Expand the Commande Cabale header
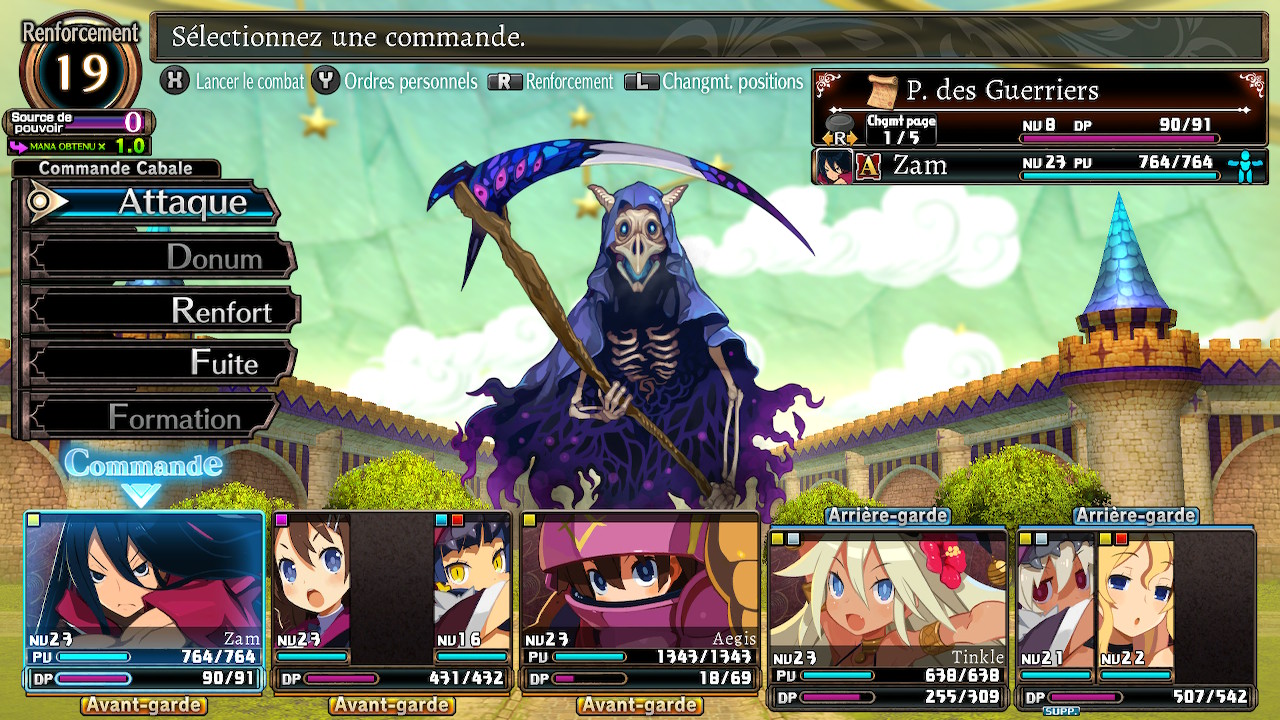Screen dimensions: 1280x720 click(x=113, y=168)
